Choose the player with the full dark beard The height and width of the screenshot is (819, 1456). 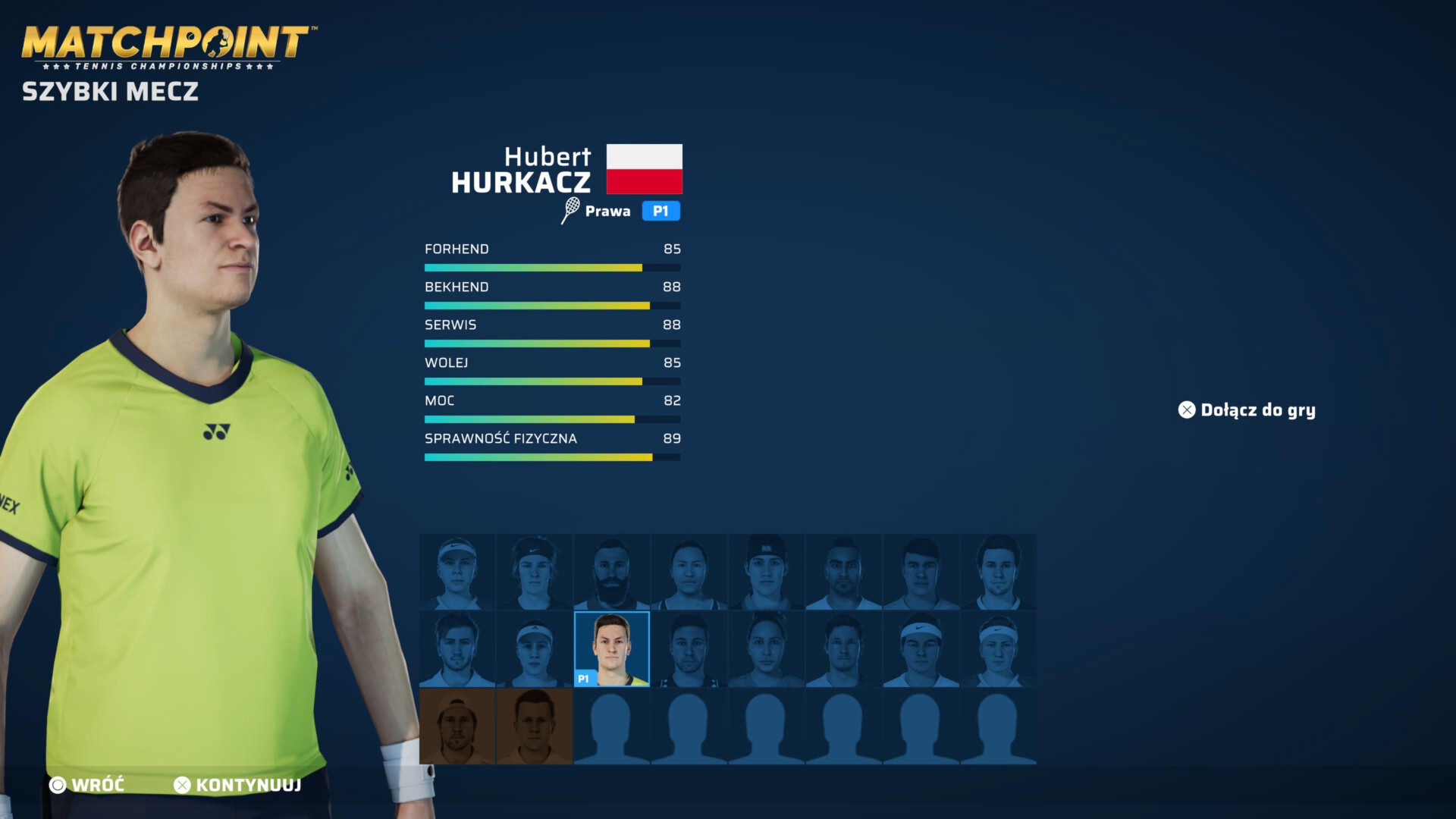pyautogui.click(x=612, y=573)
